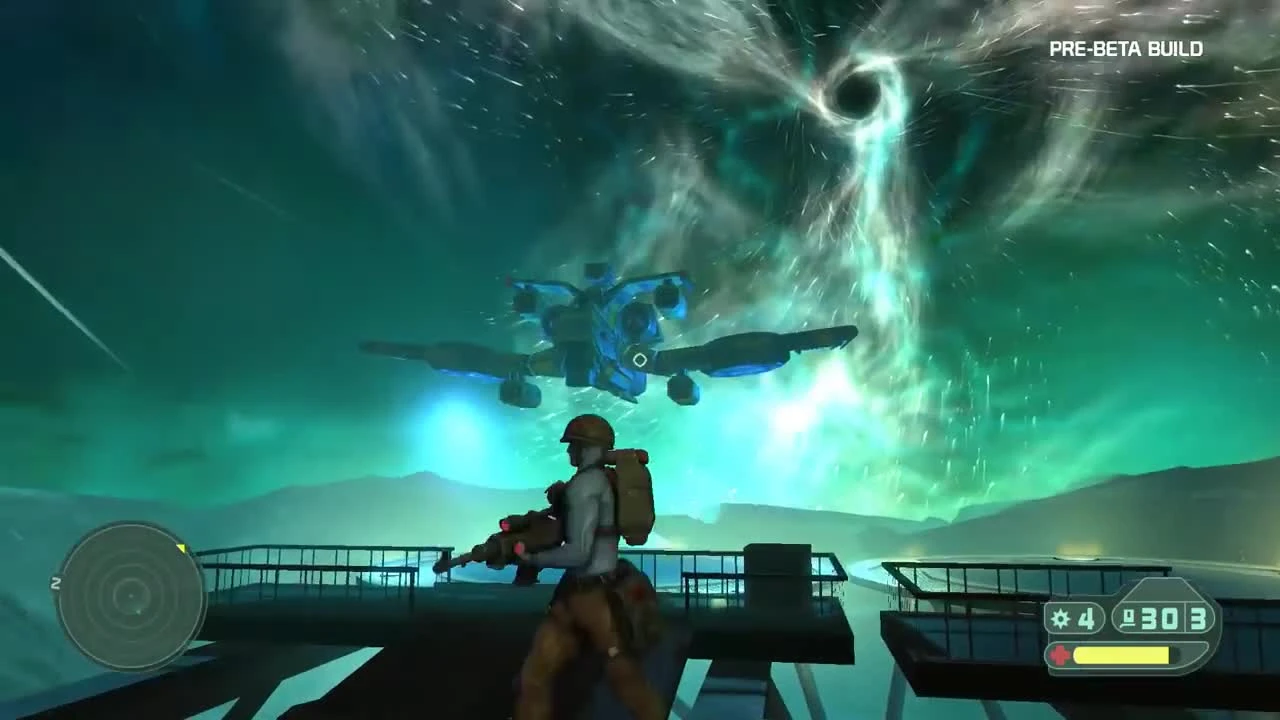This screenshot has height=720, width=1280.
Task: Click the reserve ammo digit 3
Action: (1196, 617)
